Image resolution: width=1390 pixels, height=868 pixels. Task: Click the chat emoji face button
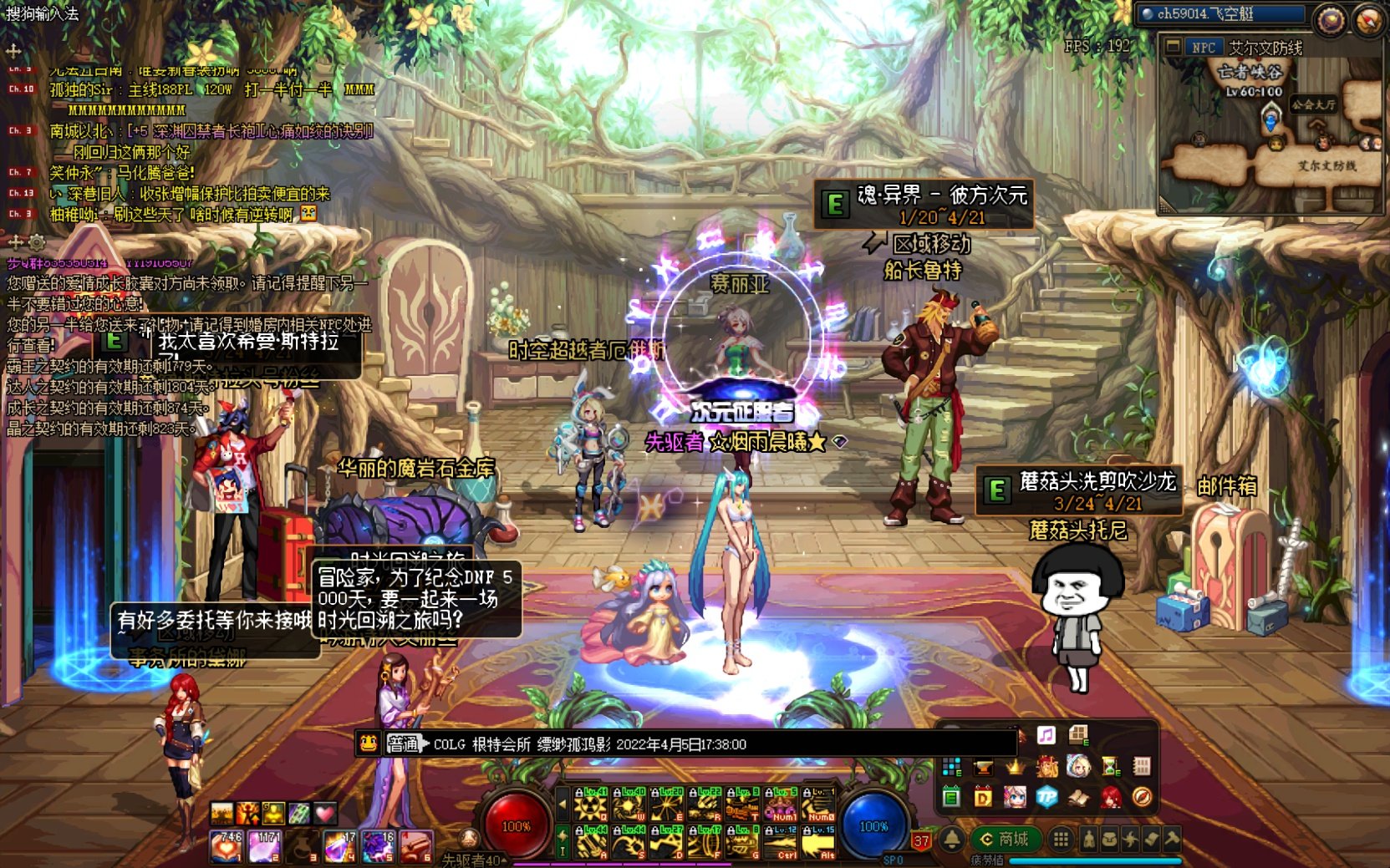[369, 744]
